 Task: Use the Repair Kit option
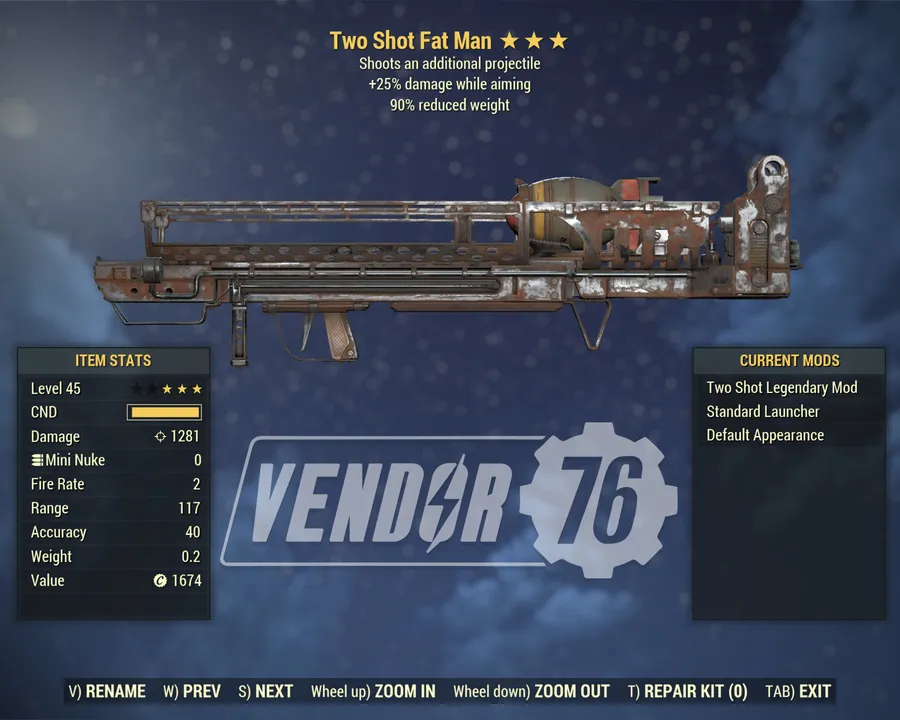click(x=688, y=691)
